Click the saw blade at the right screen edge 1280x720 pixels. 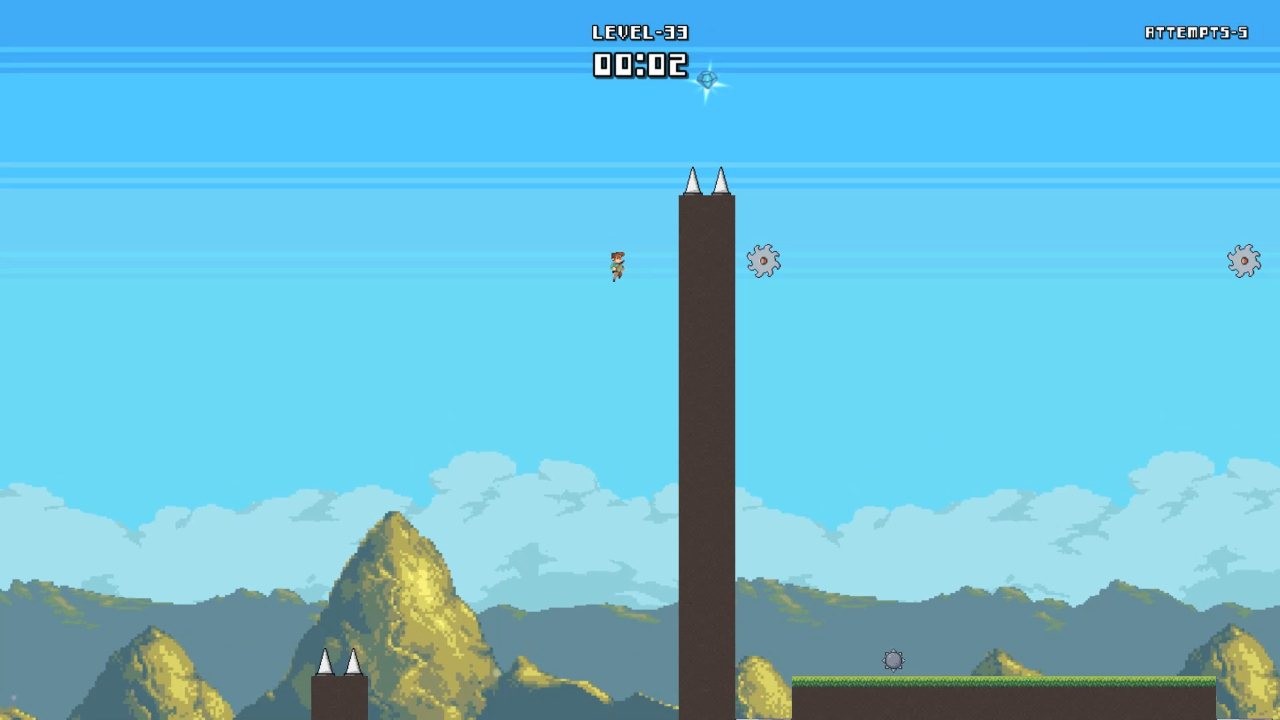point(1243,259)
